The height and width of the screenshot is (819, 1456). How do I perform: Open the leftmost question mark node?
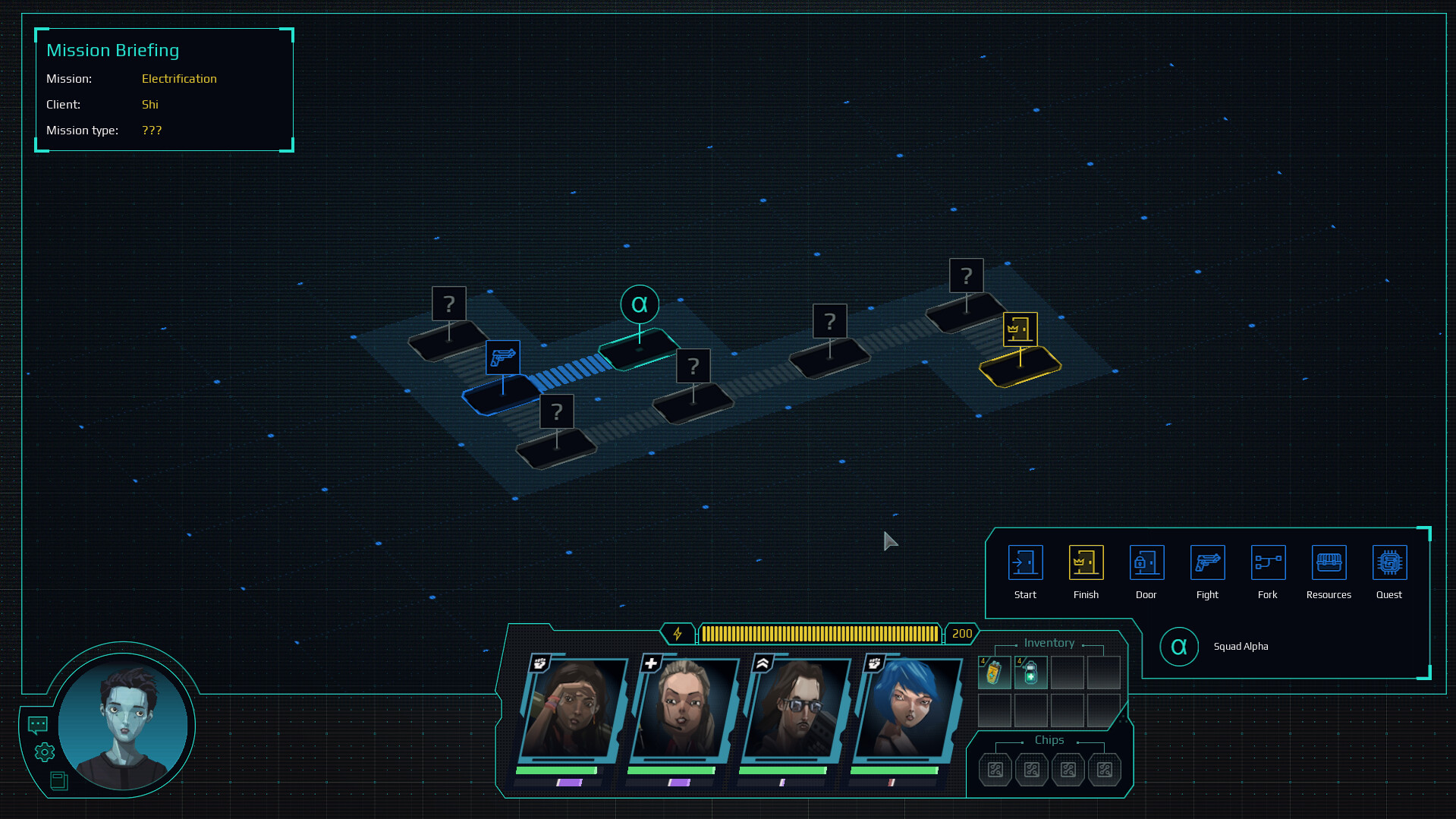tap(448, 304)
